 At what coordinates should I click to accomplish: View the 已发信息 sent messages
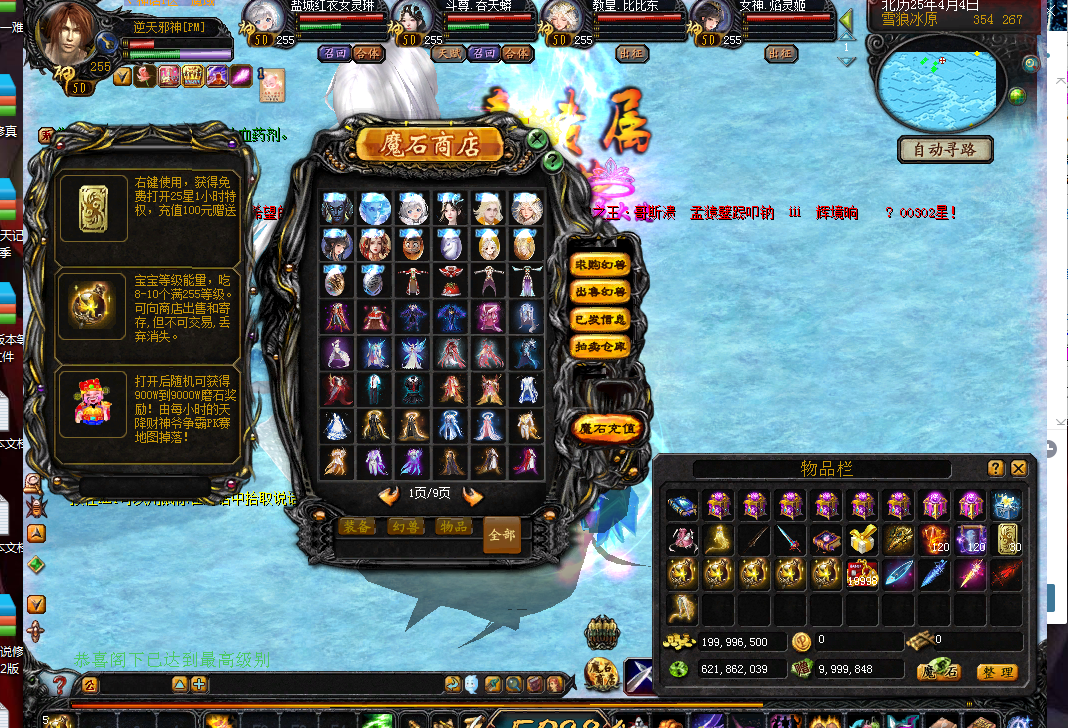600,320
